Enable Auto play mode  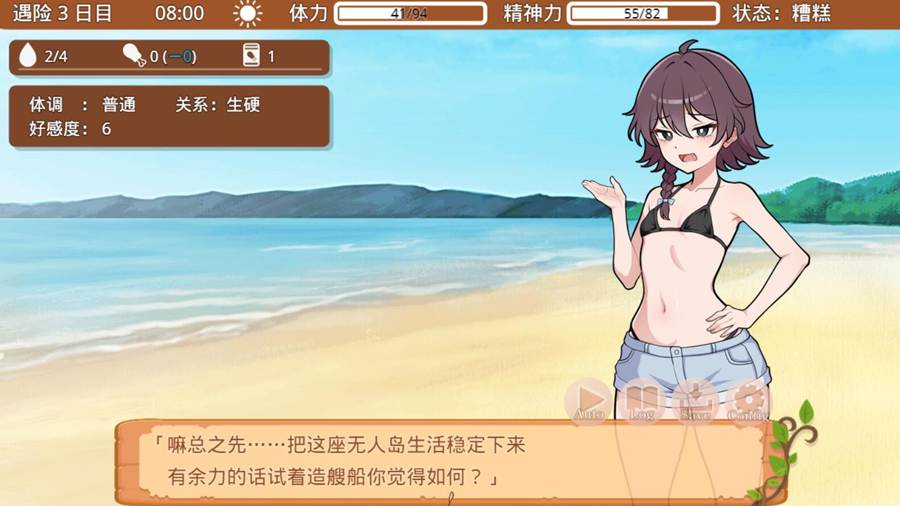tap(590, 400)
